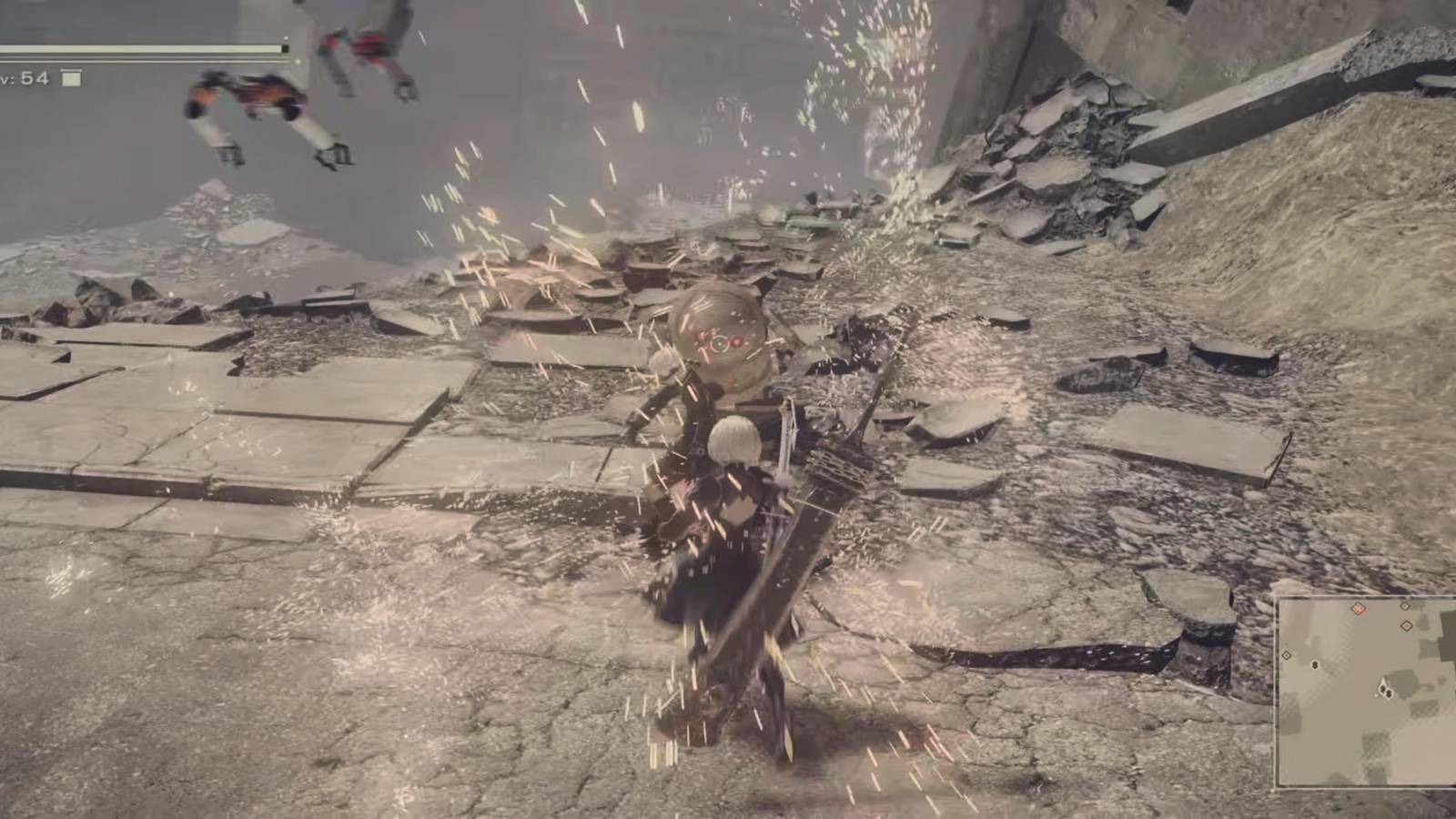
Task: Click the player position arrow on the minimap
Action: 1382,682
